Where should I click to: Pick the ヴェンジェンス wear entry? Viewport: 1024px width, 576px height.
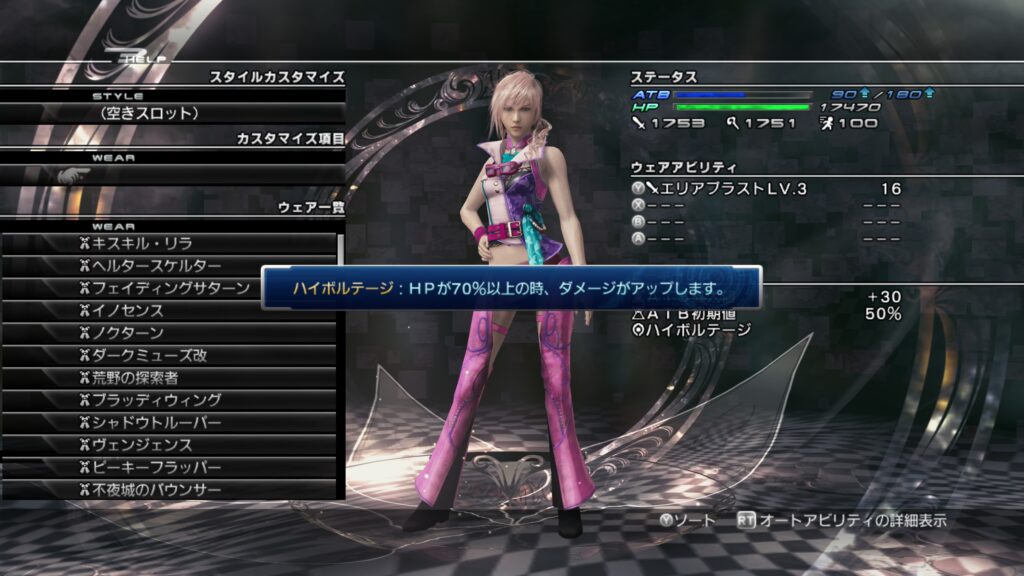(170, 445)
